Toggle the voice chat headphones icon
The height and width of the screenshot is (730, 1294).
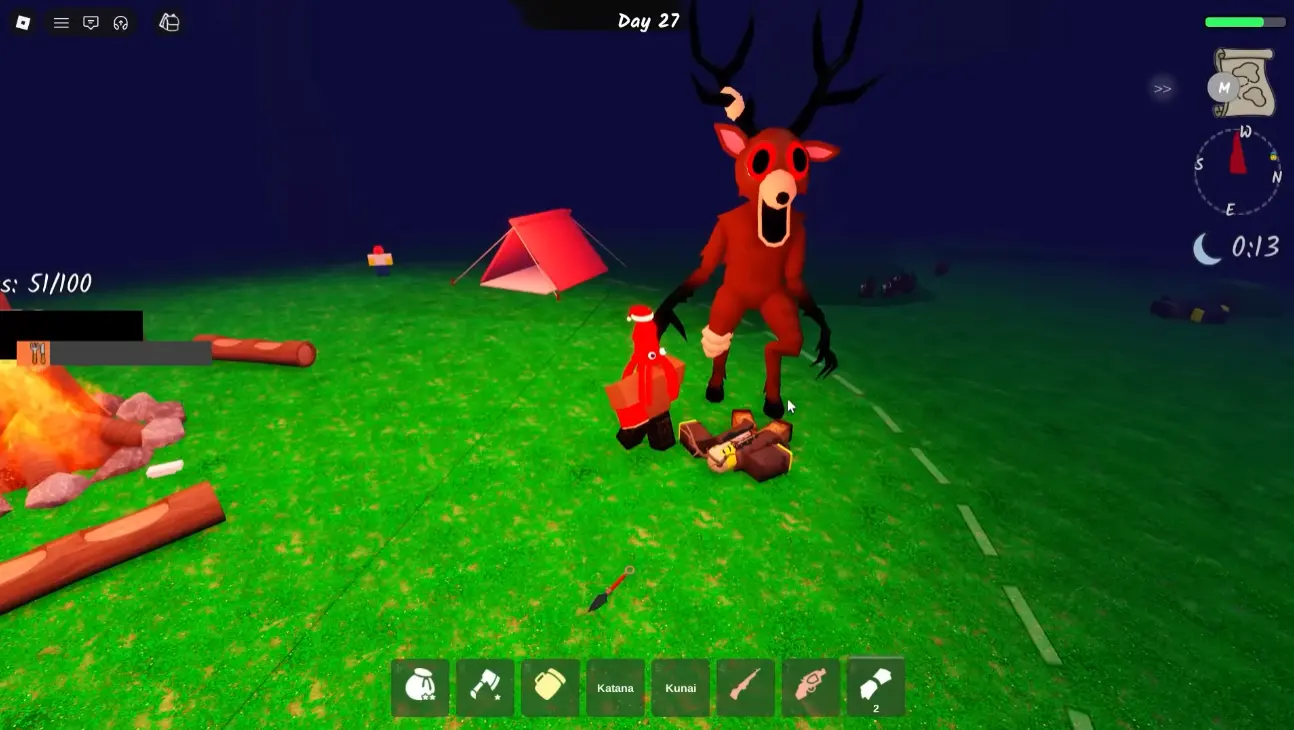click(119, 22)
